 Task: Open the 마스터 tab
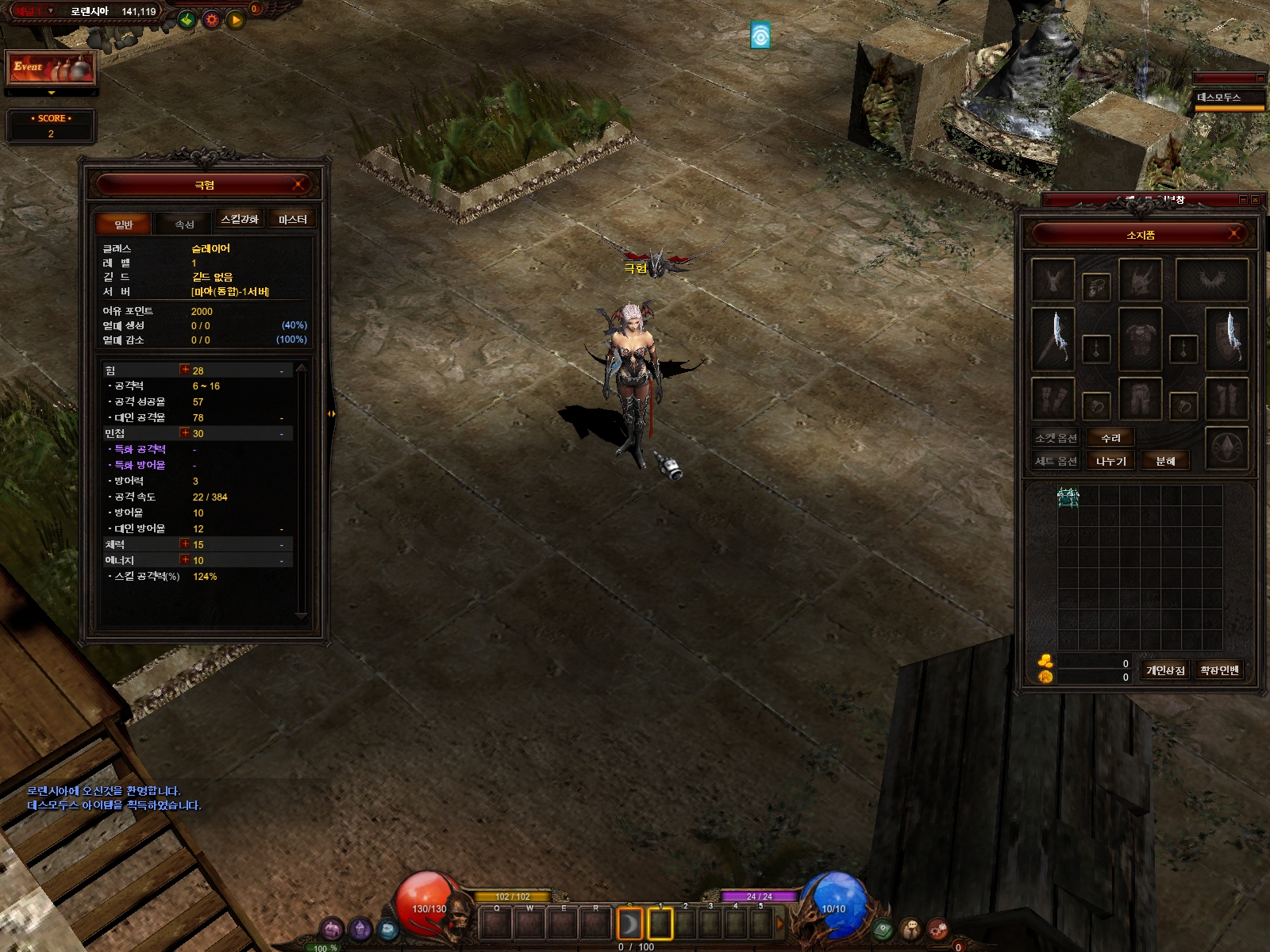click(x=292, y=220)
